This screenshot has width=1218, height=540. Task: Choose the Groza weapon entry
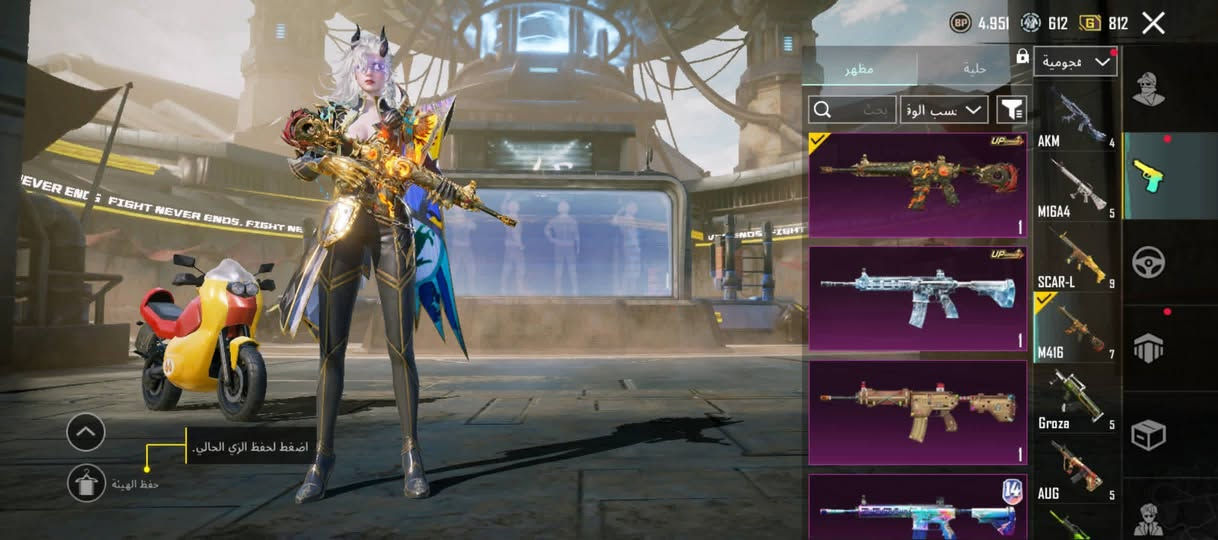point(1075,399)
